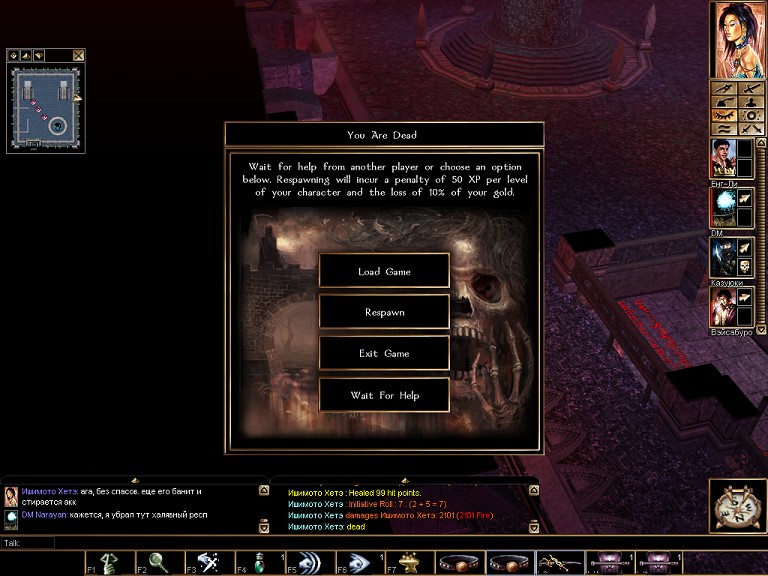
Task: Use the magnifying glass quickslot F2
Action: click(x=160, y=563)
